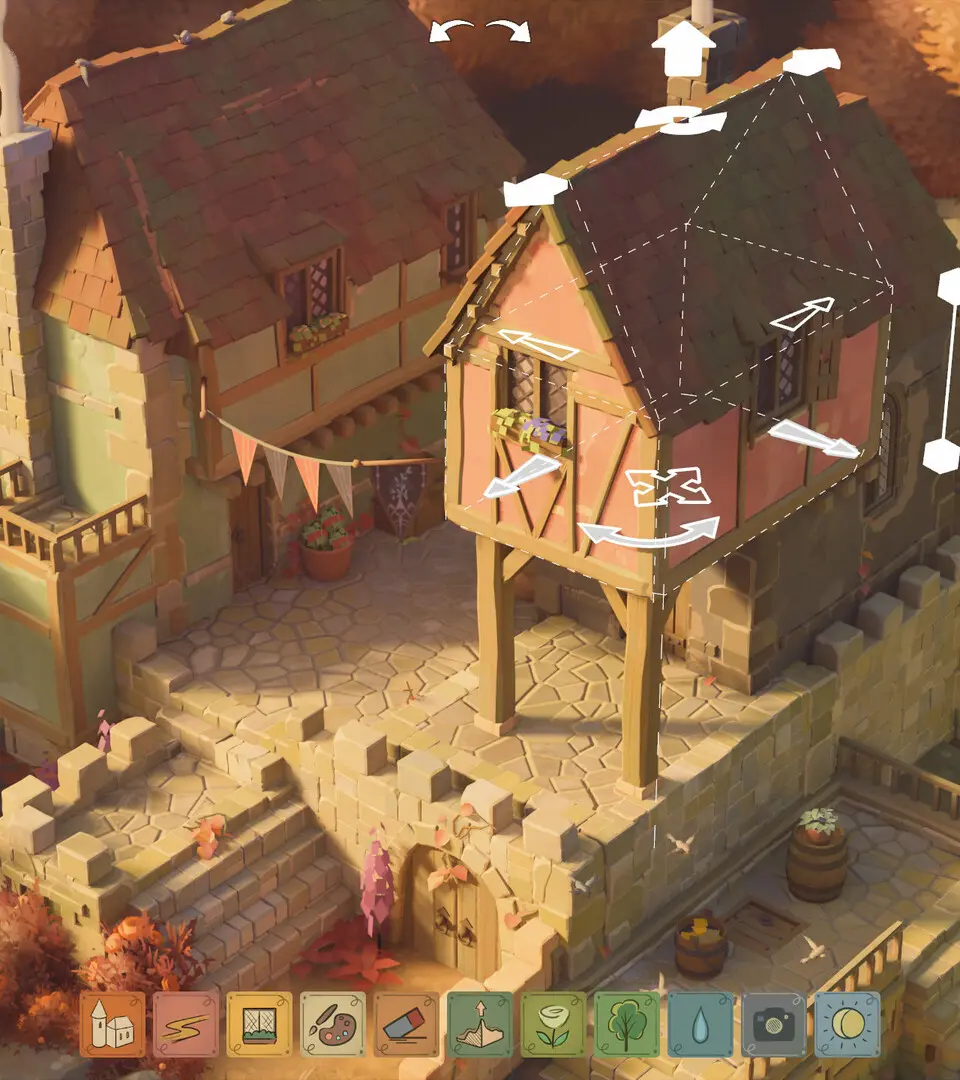Image resolution: width=960 pixels, height=1080 pixels.
Task: Click the circular rotate arrow at the roof peak
Action: pos(681,120)
